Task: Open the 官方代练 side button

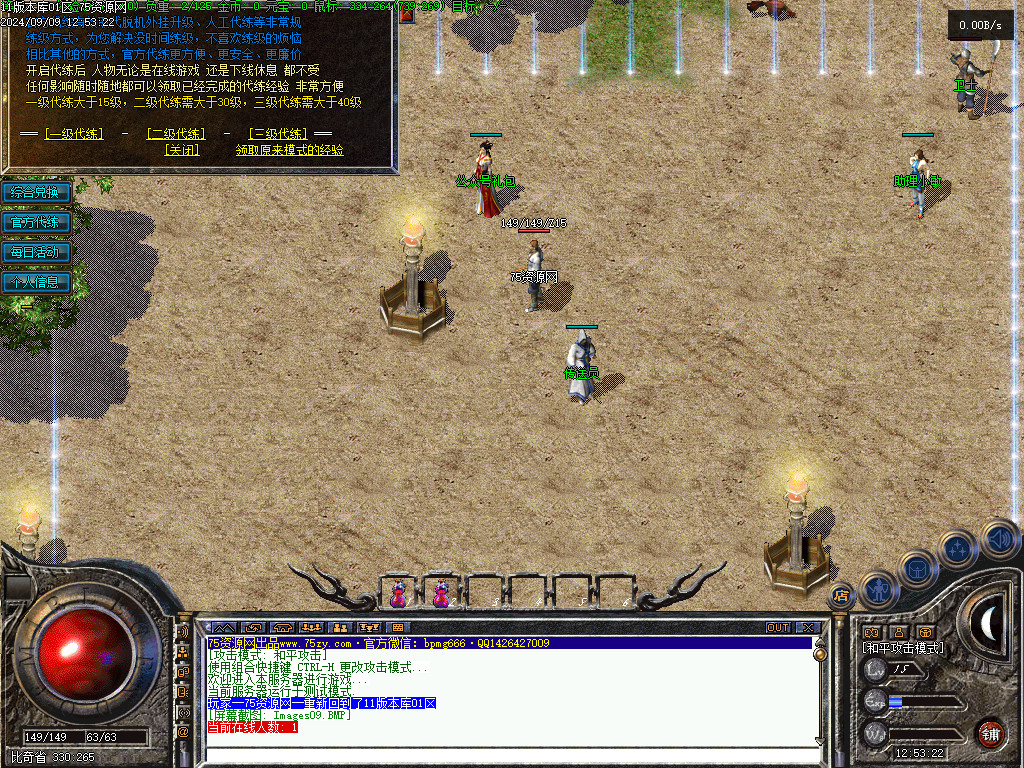Action: click(35, 222)
